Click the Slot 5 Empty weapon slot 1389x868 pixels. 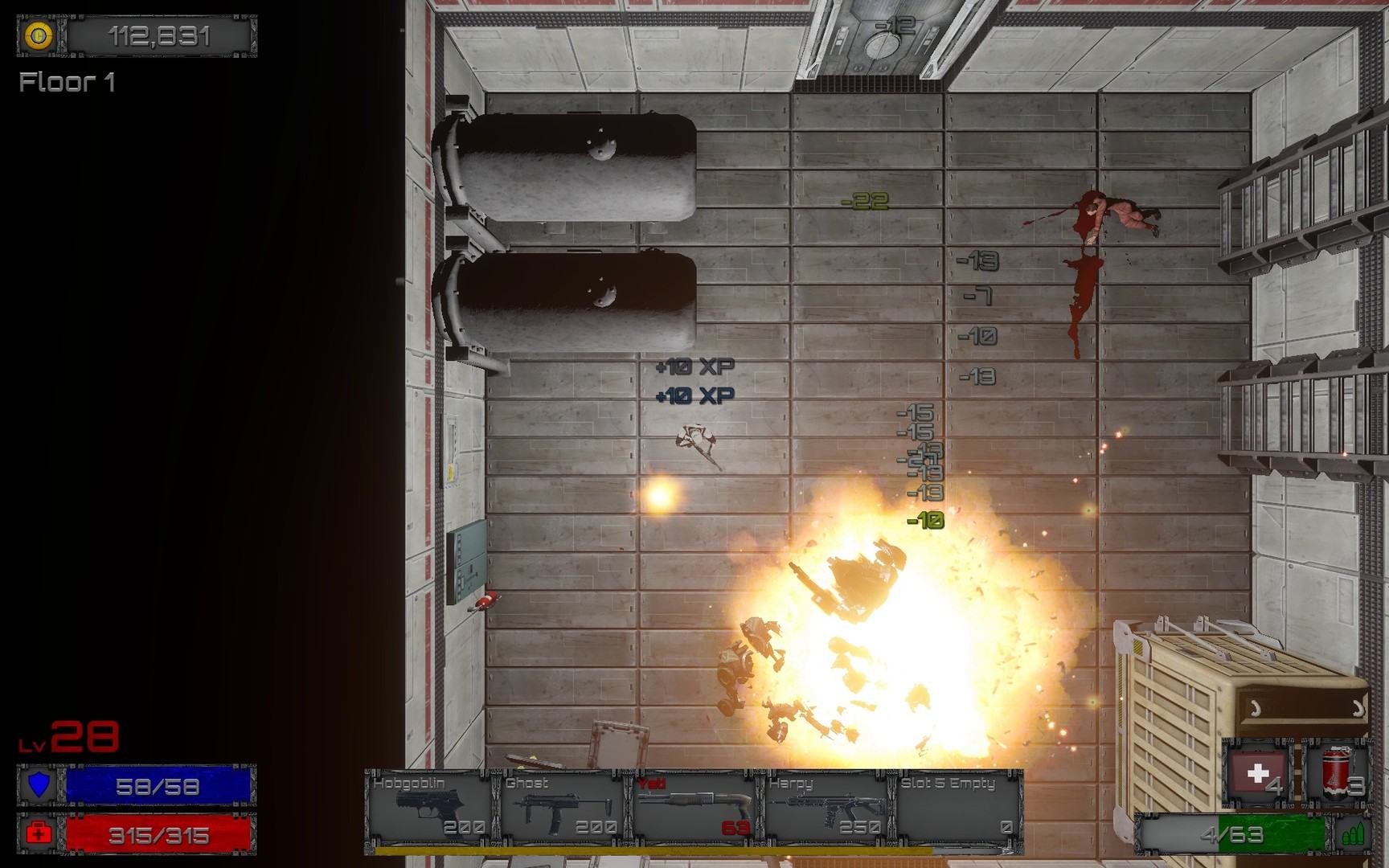point(957,806)
